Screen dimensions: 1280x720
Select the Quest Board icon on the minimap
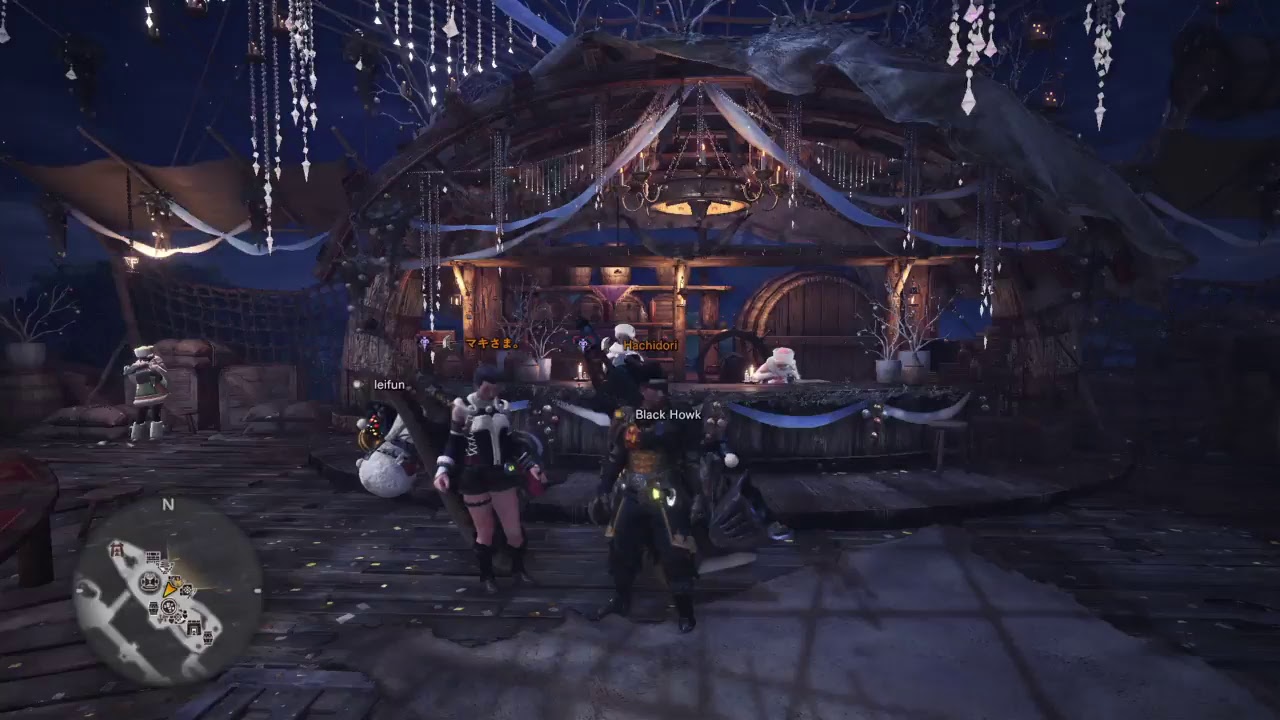click(x=152, y=557)
